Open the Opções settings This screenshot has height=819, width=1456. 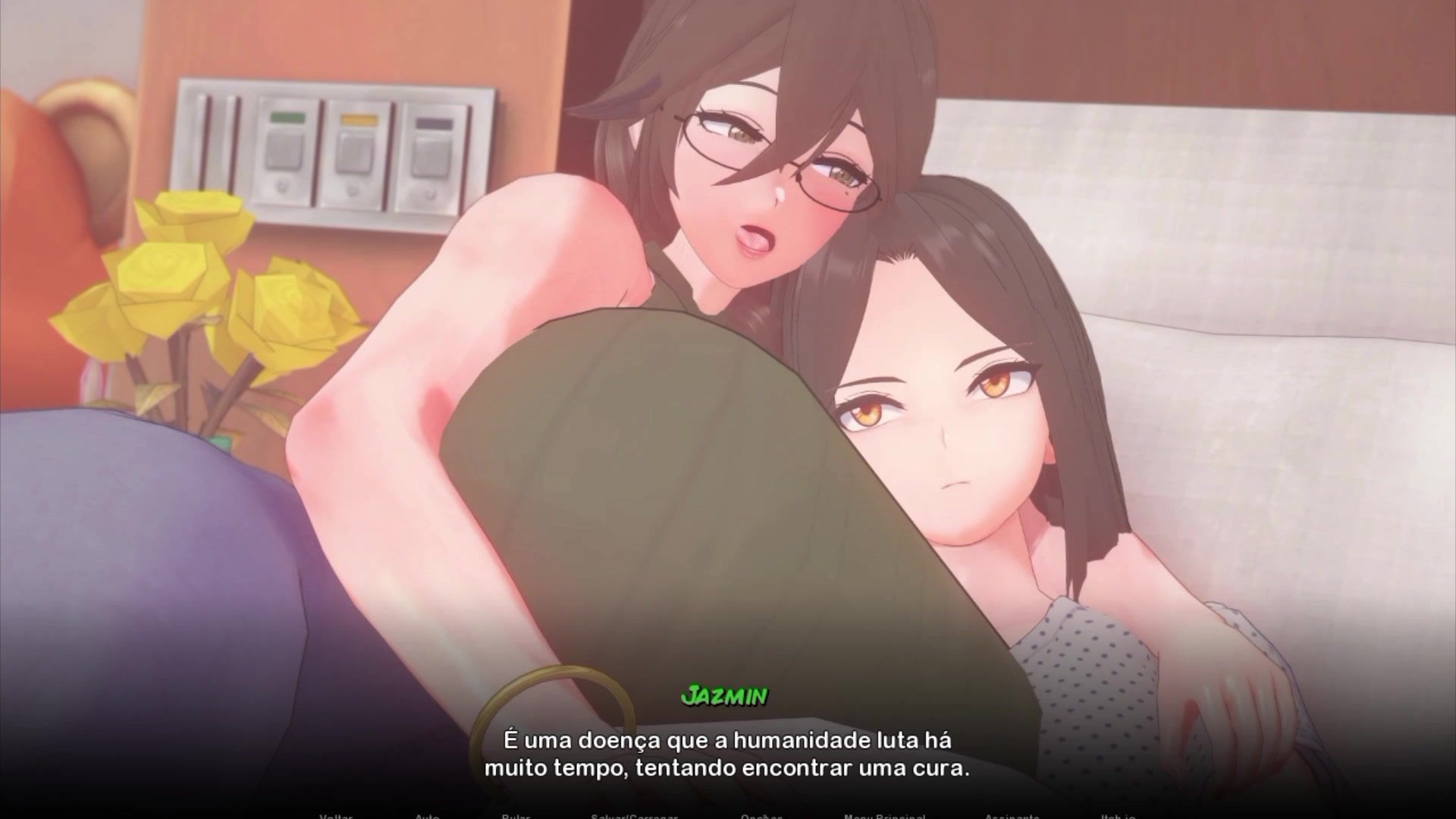[761, 816]
